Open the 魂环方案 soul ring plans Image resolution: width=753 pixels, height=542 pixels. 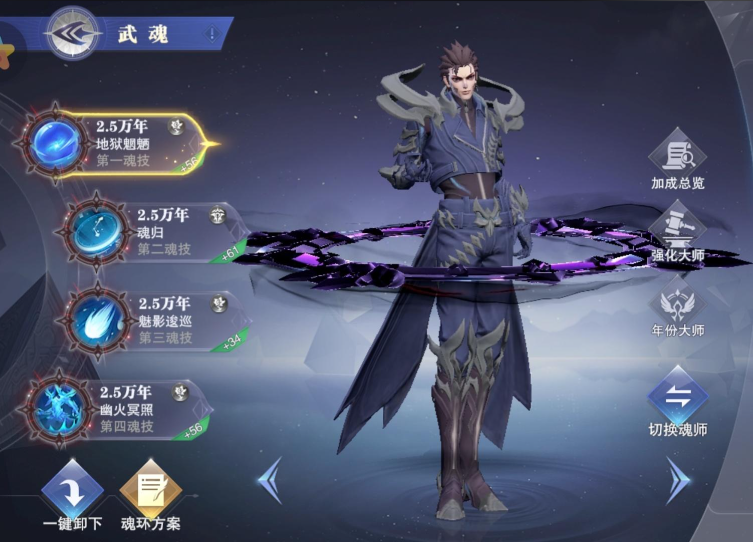[151, 493]
